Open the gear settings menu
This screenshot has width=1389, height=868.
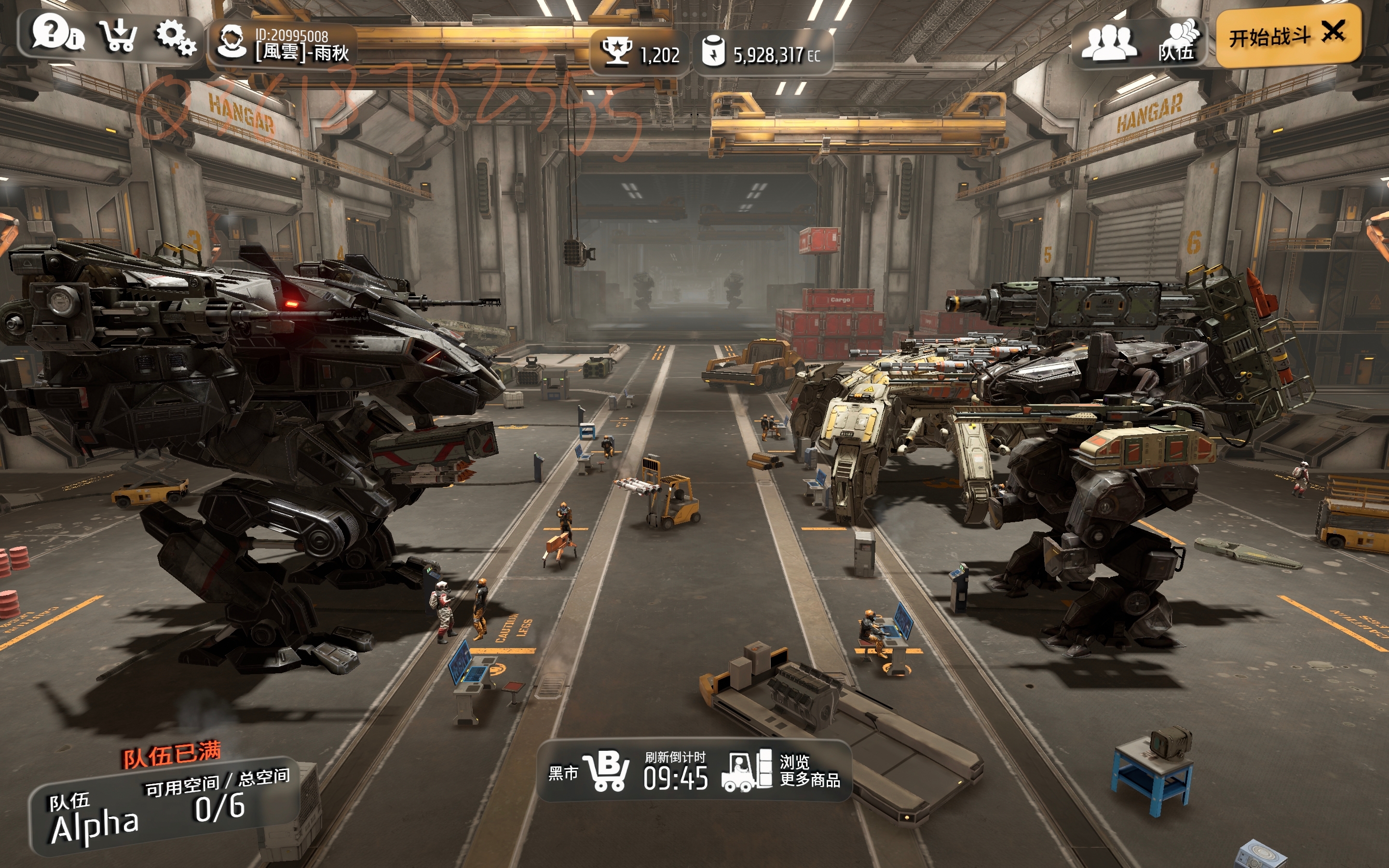176,37
